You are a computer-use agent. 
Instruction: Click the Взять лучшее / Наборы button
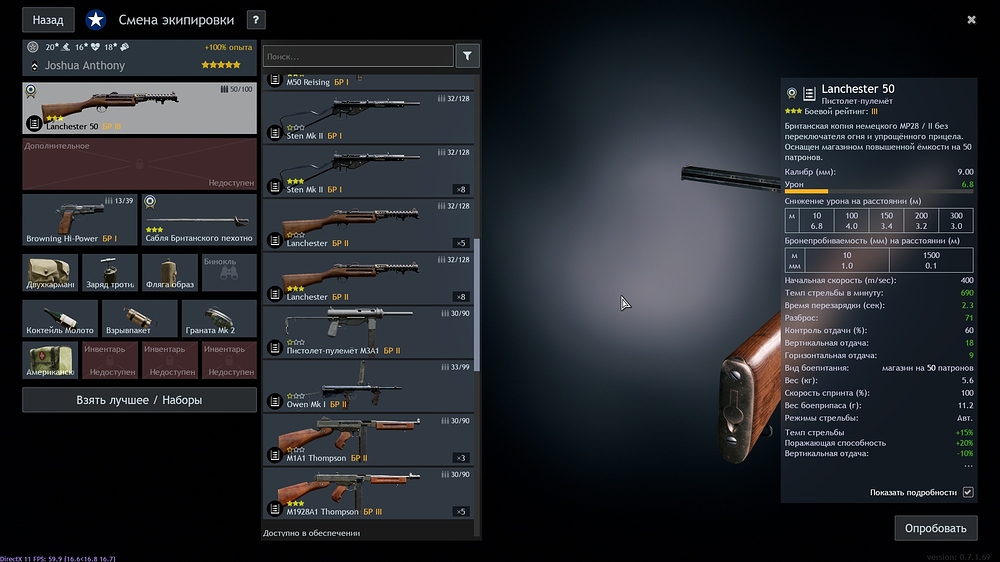click(x=139, y=400)
